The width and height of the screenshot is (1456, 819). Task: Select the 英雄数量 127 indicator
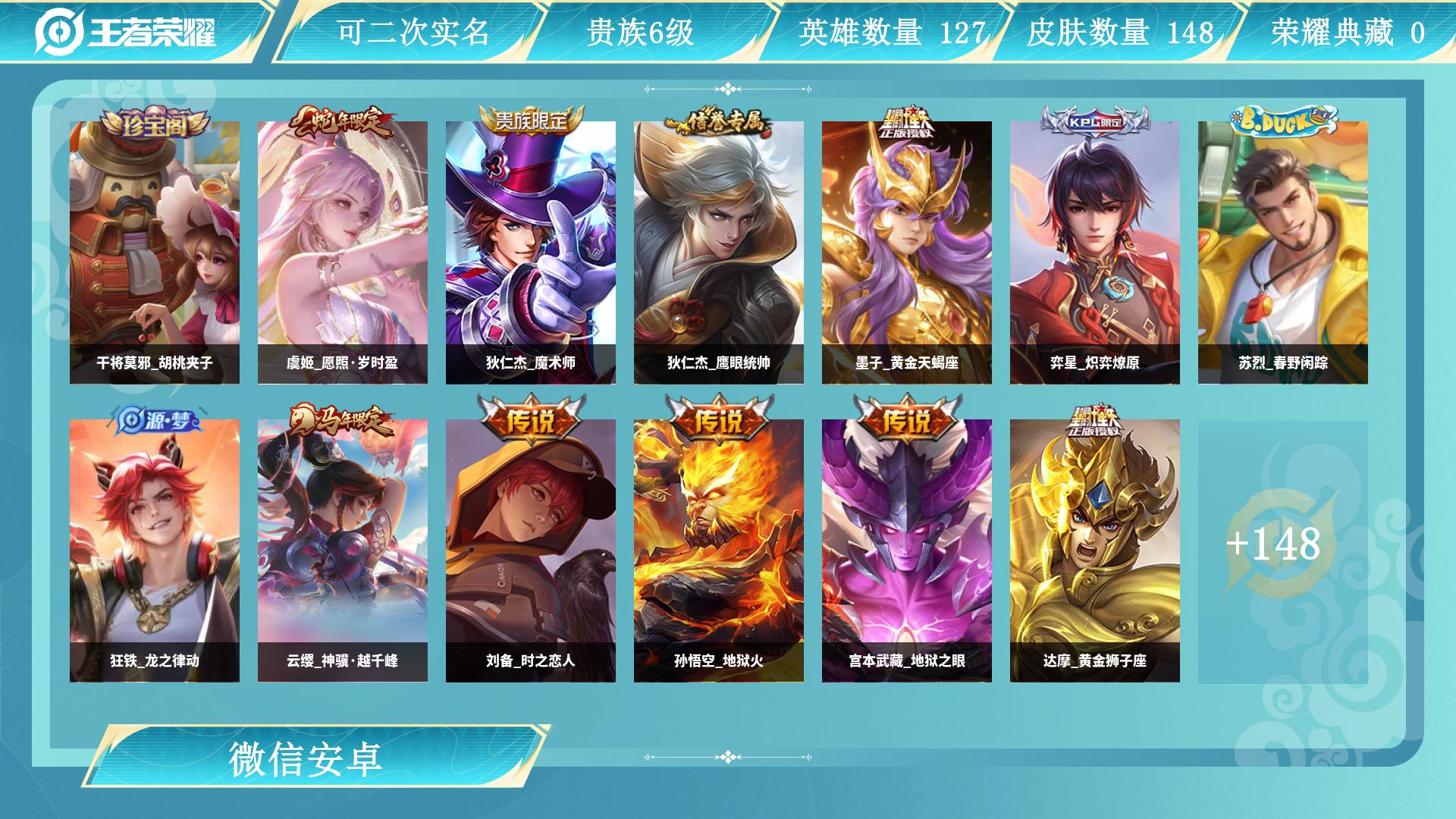coord(891,32)
